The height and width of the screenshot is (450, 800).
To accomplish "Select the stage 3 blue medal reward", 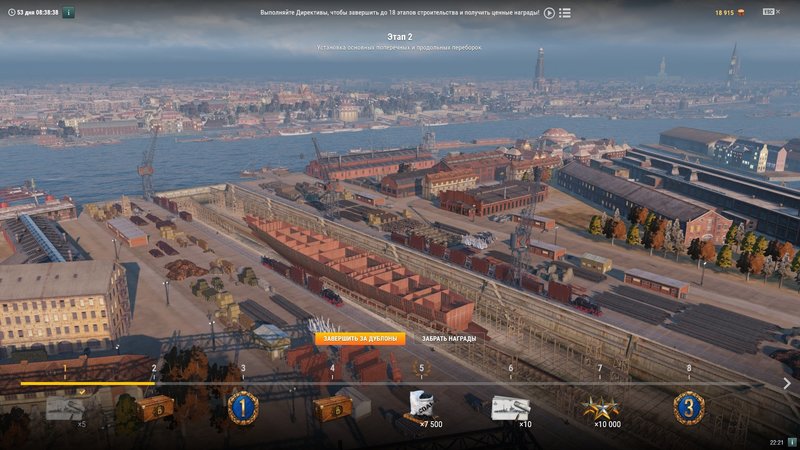I will coord(243,408).
